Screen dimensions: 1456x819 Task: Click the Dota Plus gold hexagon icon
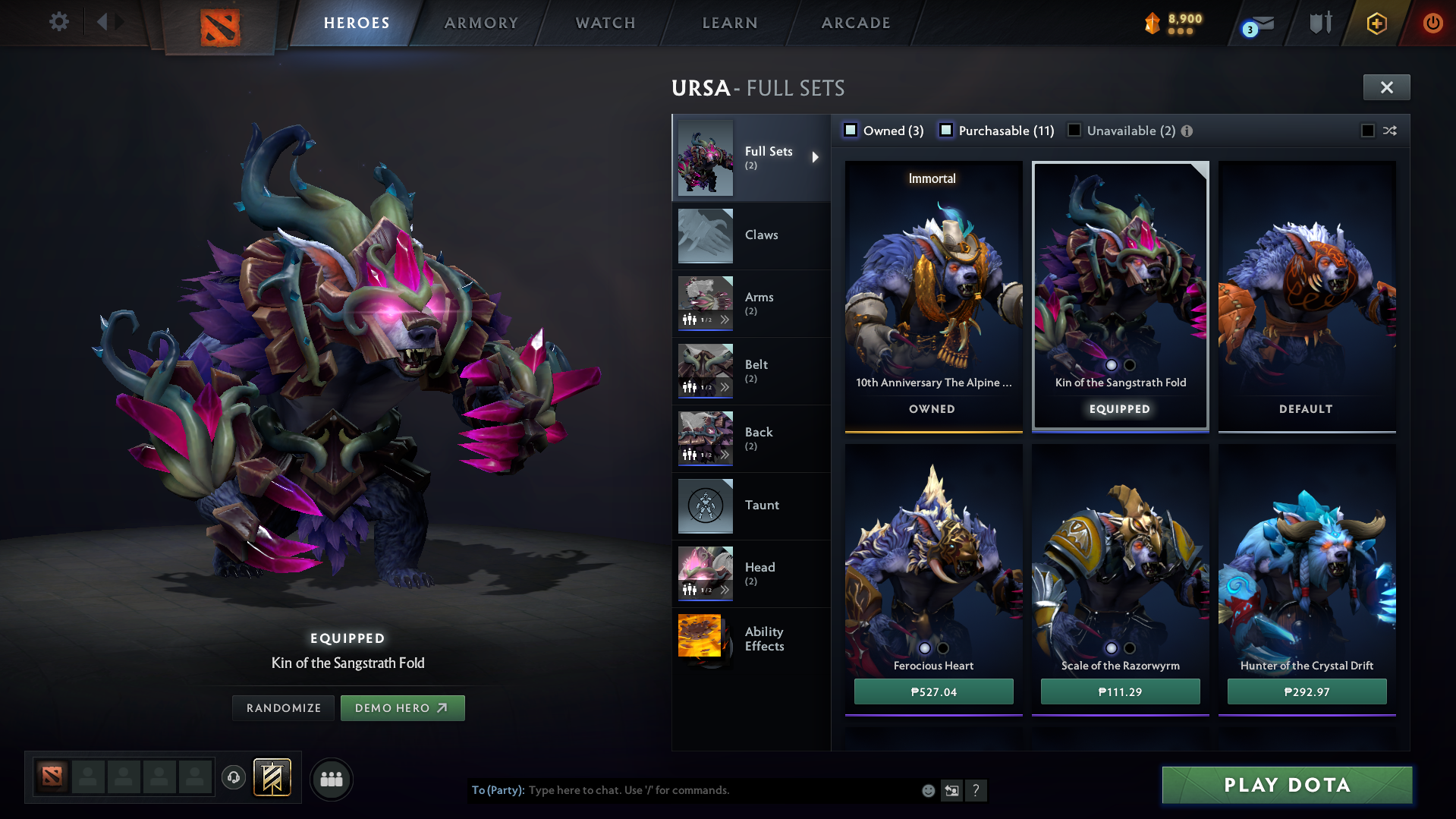tap(1377, 23)
